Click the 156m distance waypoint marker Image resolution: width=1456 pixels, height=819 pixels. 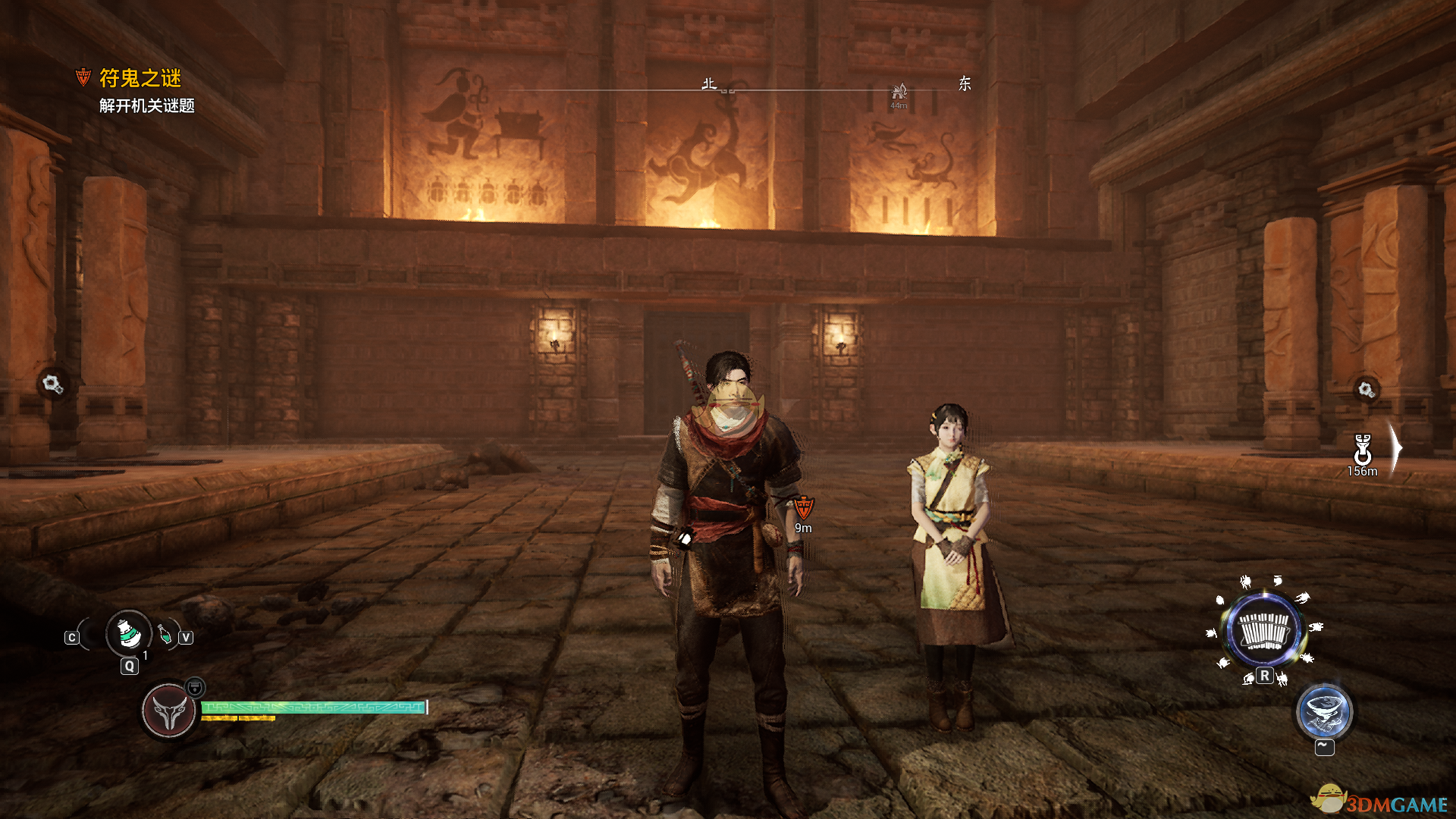(x=1363, y=450)
